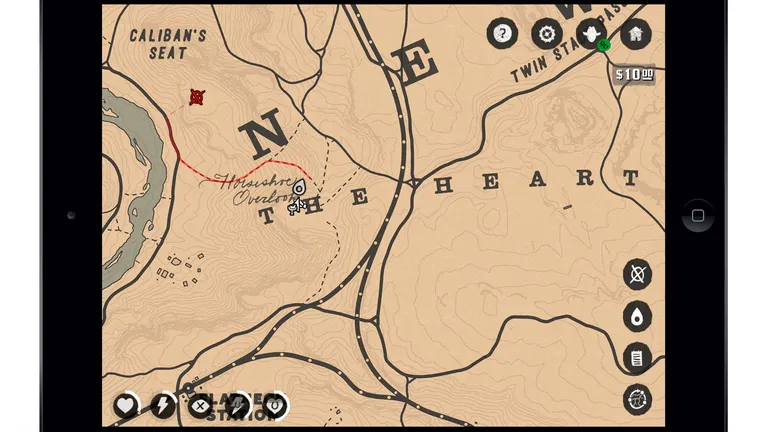
Task: Open settings via the gear icon
Action: click(546, 34)
